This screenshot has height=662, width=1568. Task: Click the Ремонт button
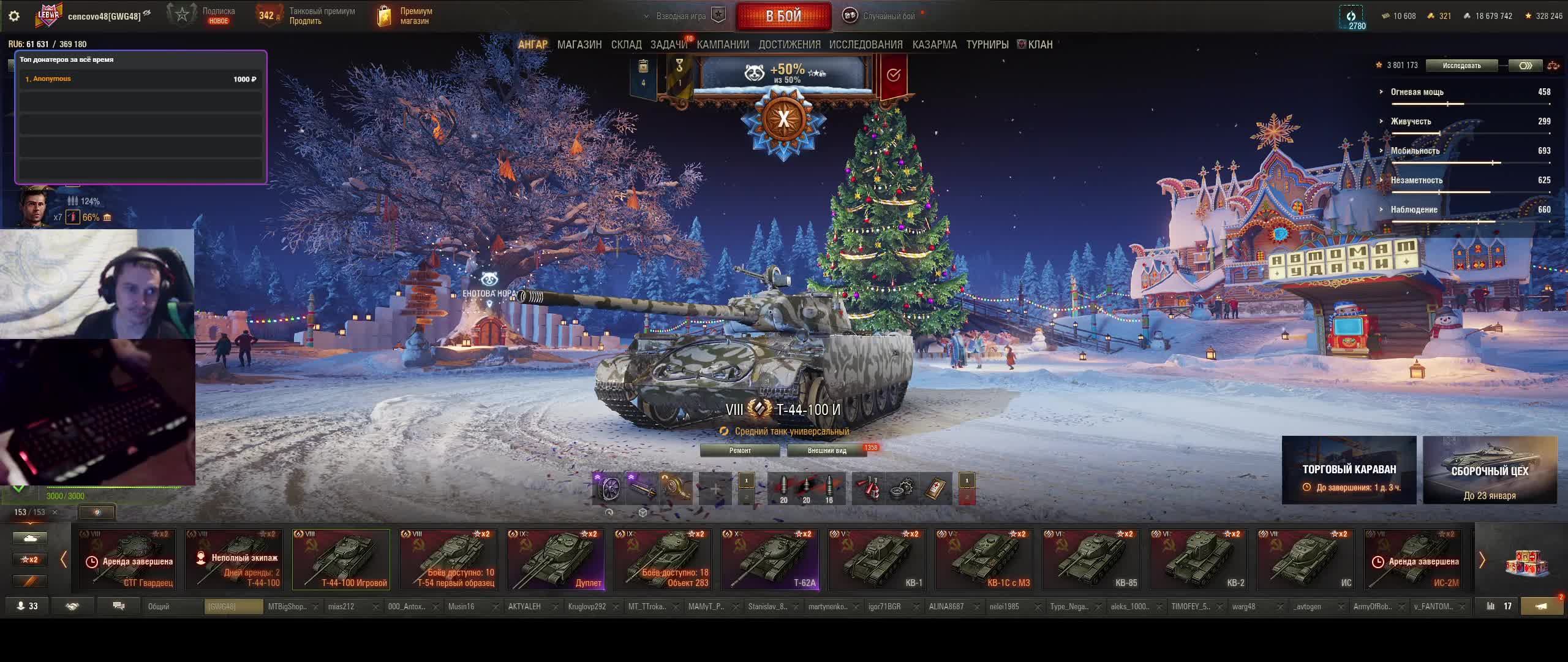coord(740,451)
